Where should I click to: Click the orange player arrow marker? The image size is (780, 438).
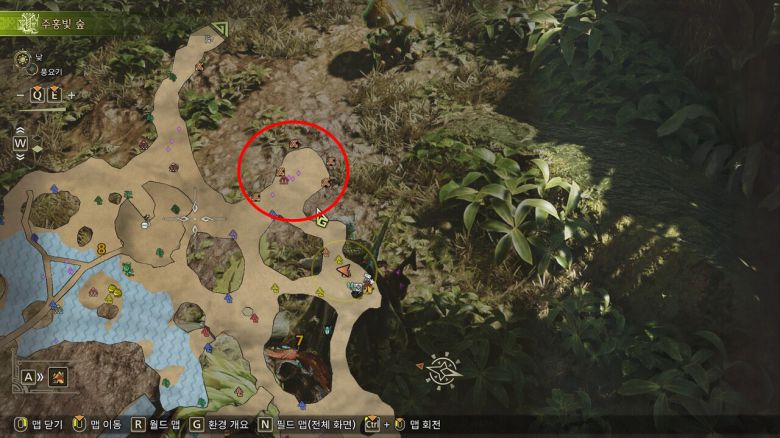(x=344, y=268)
